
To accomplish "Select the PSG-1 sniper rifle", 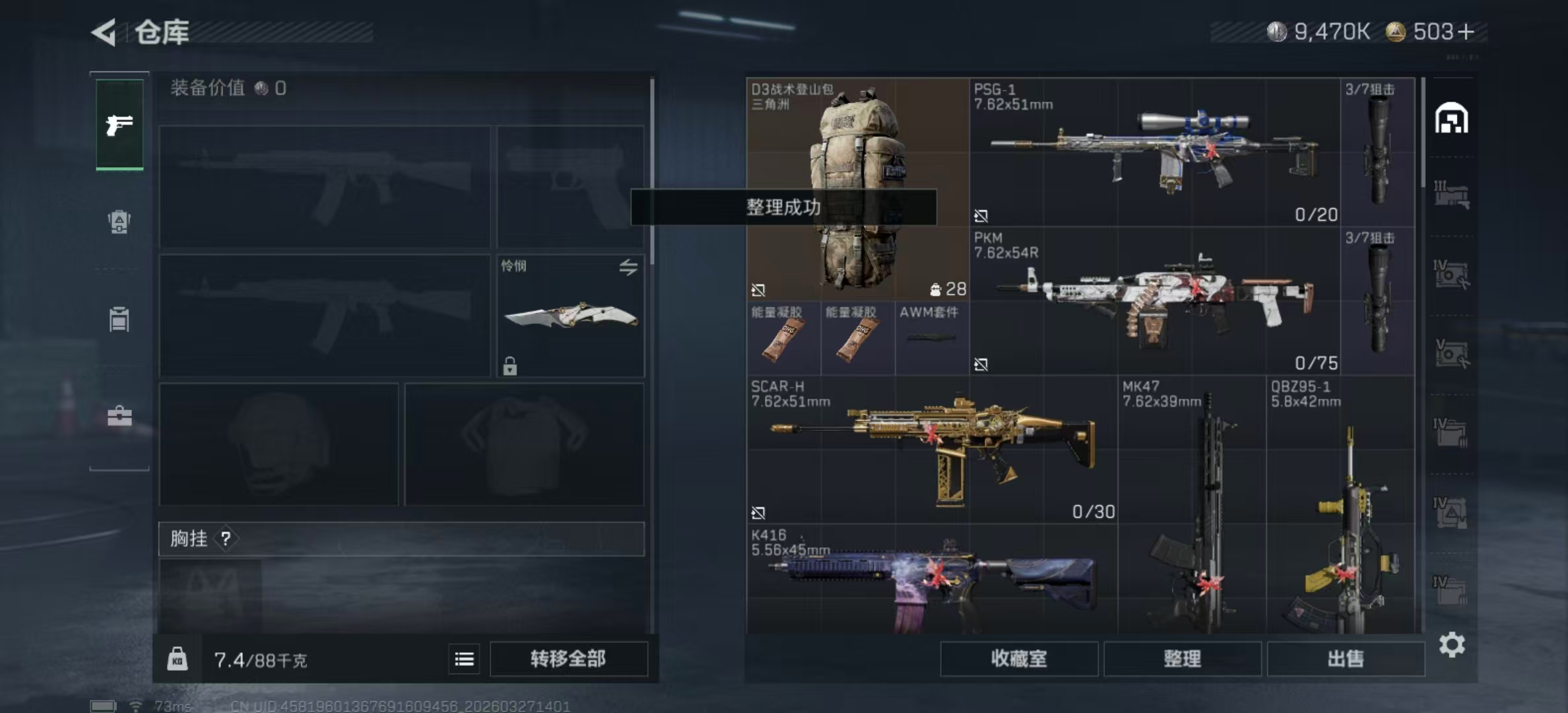I will click(x=1154, y=153).
